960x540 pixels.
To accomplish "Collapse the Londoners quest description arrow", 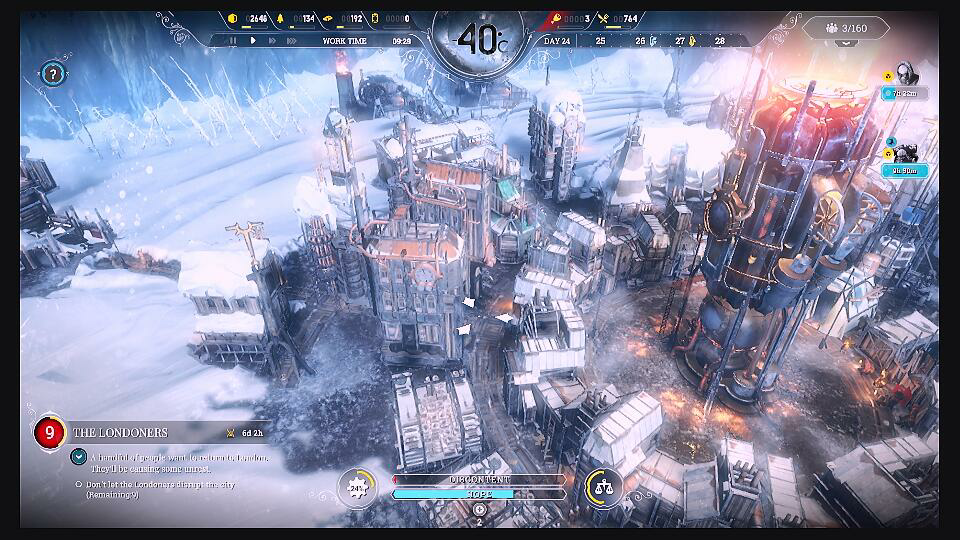I will click(x=78, y=456).
